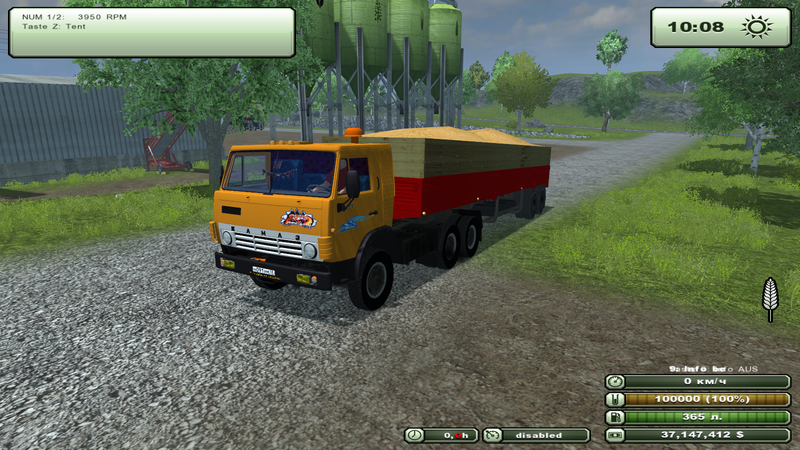Click the operating hours clock icon
This screenshot has width=800, height=450.
click(414, 435)
